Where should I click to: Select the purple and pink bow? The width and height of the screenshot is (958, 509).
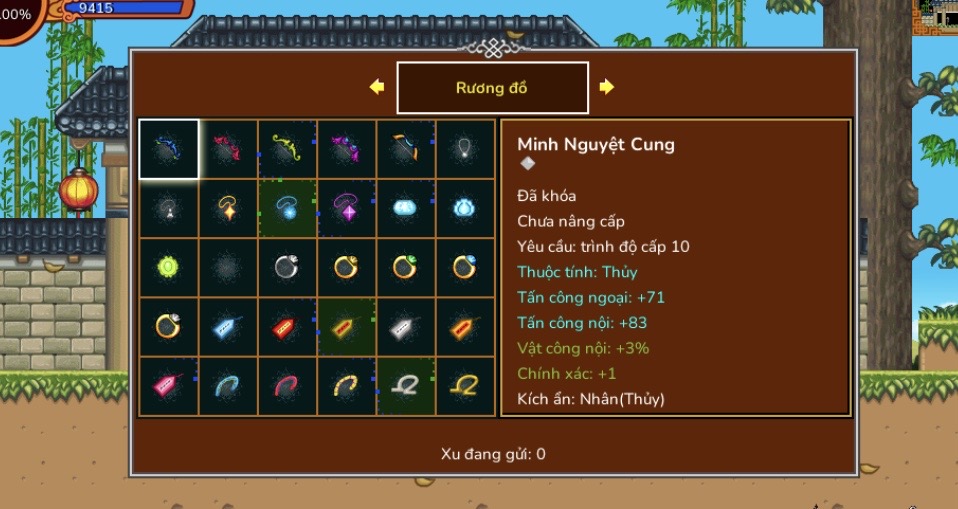tap(347, 149)
